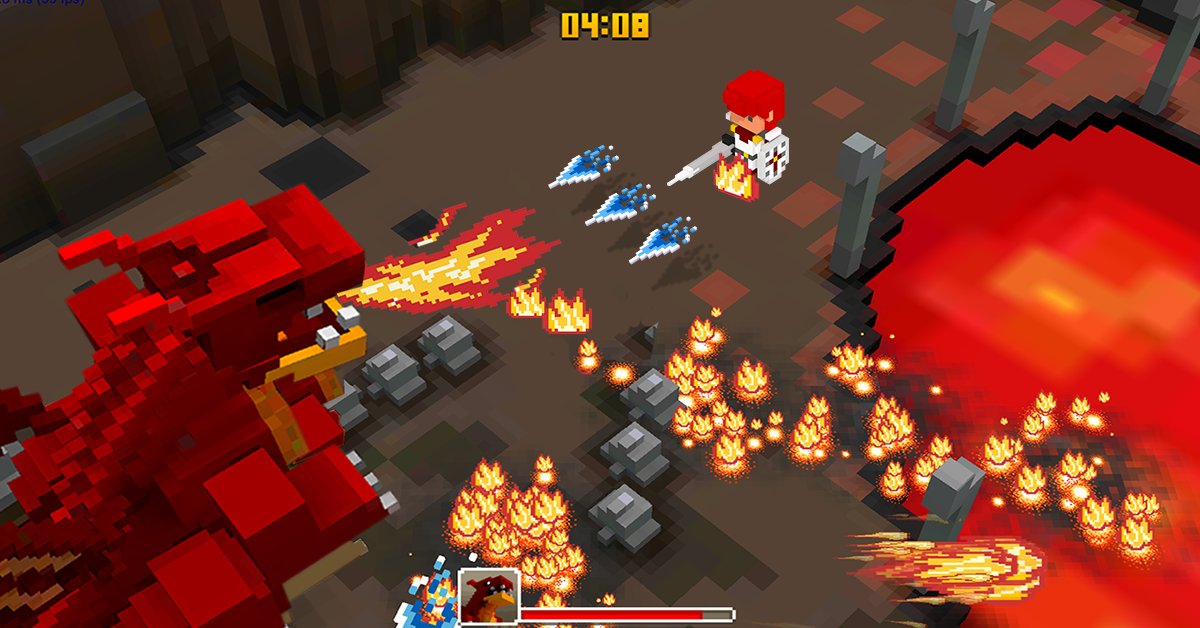This screenshot has width=1200, height=628.
Task: Click the red dragon boss portrait
Action: click(489, 598)
